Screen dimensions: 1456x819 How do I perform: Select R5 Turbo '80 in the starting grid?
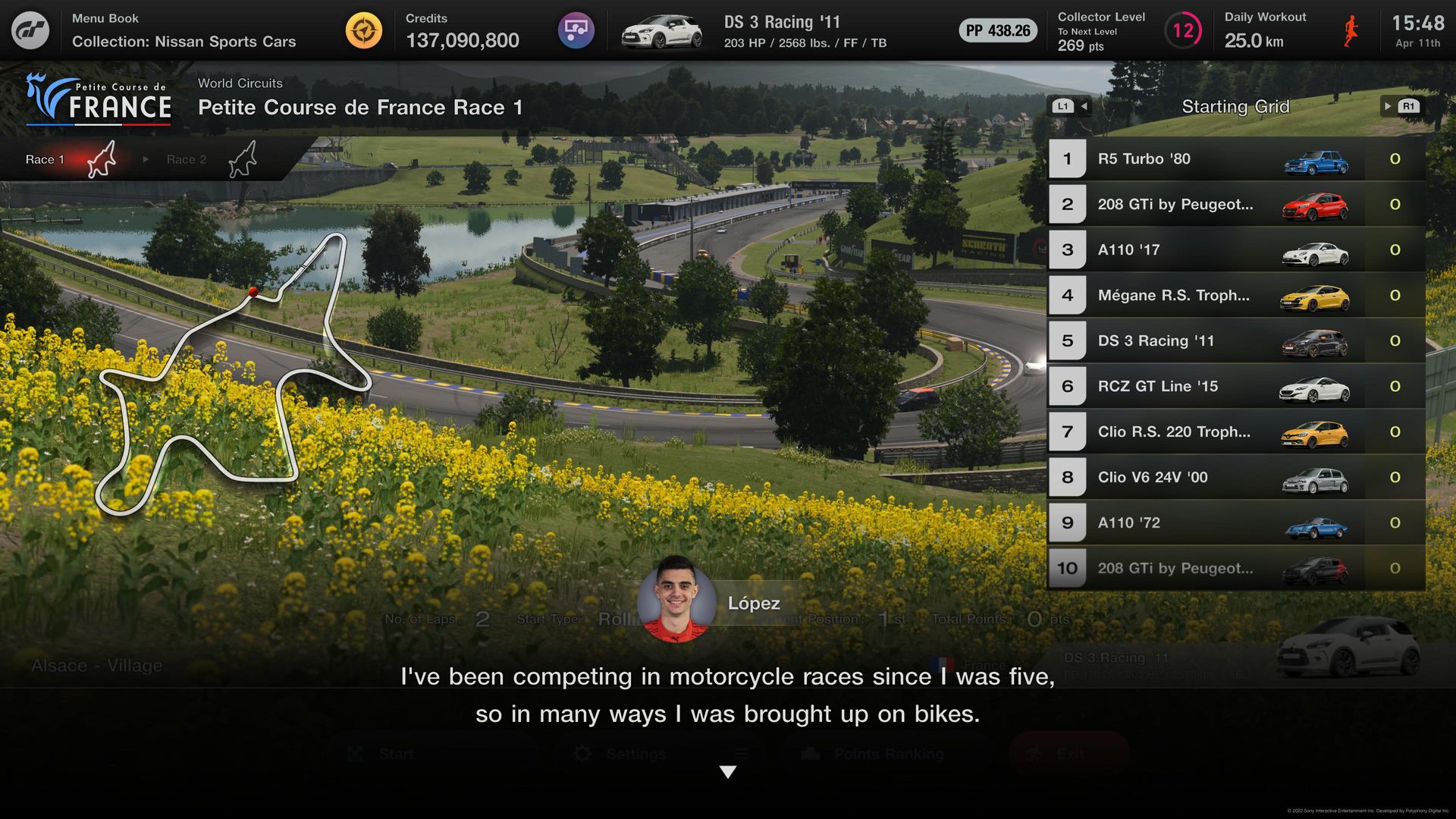[x=1236, y=159]
